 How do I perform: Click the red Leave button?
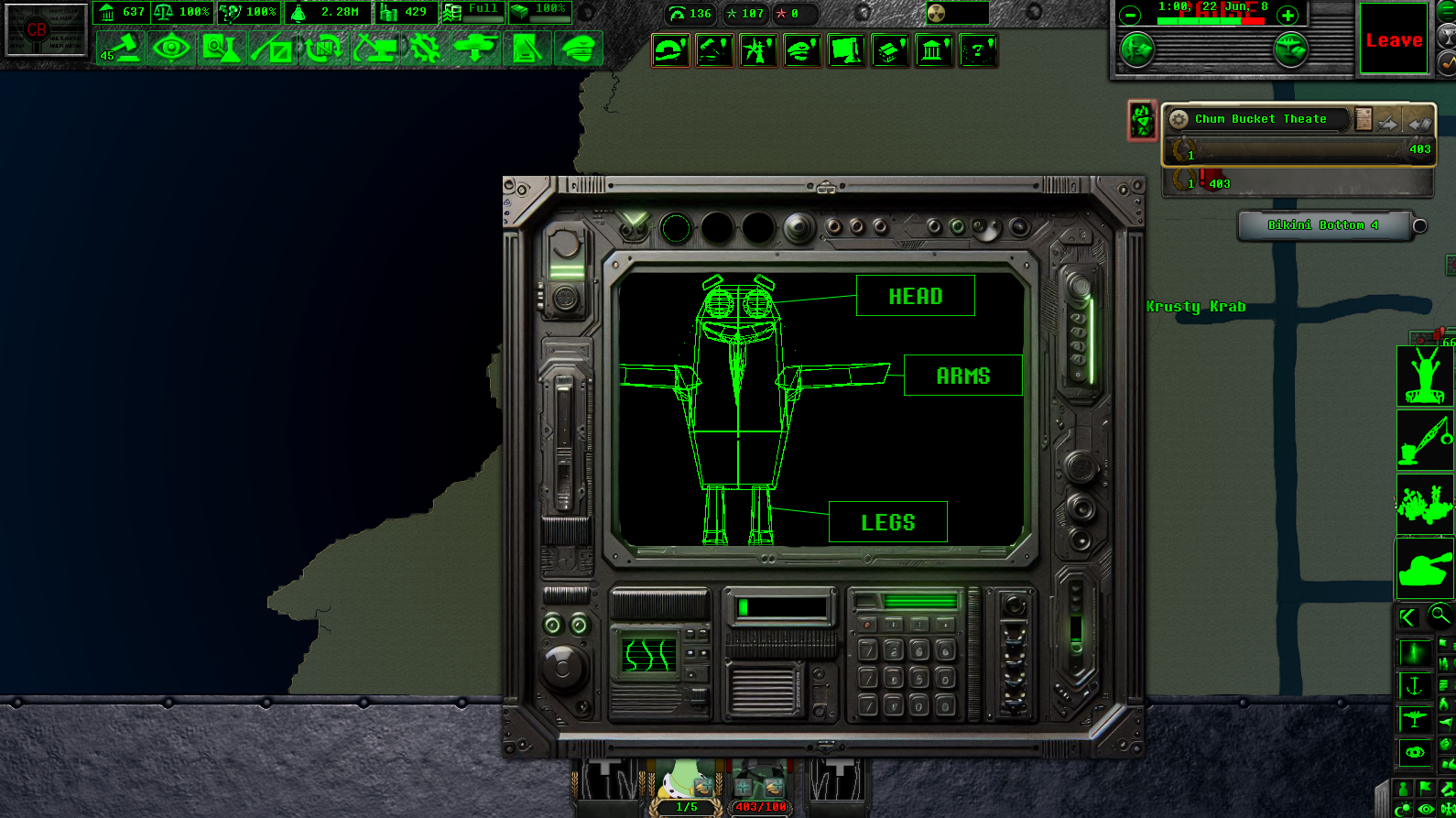[x=1394, y=40]
